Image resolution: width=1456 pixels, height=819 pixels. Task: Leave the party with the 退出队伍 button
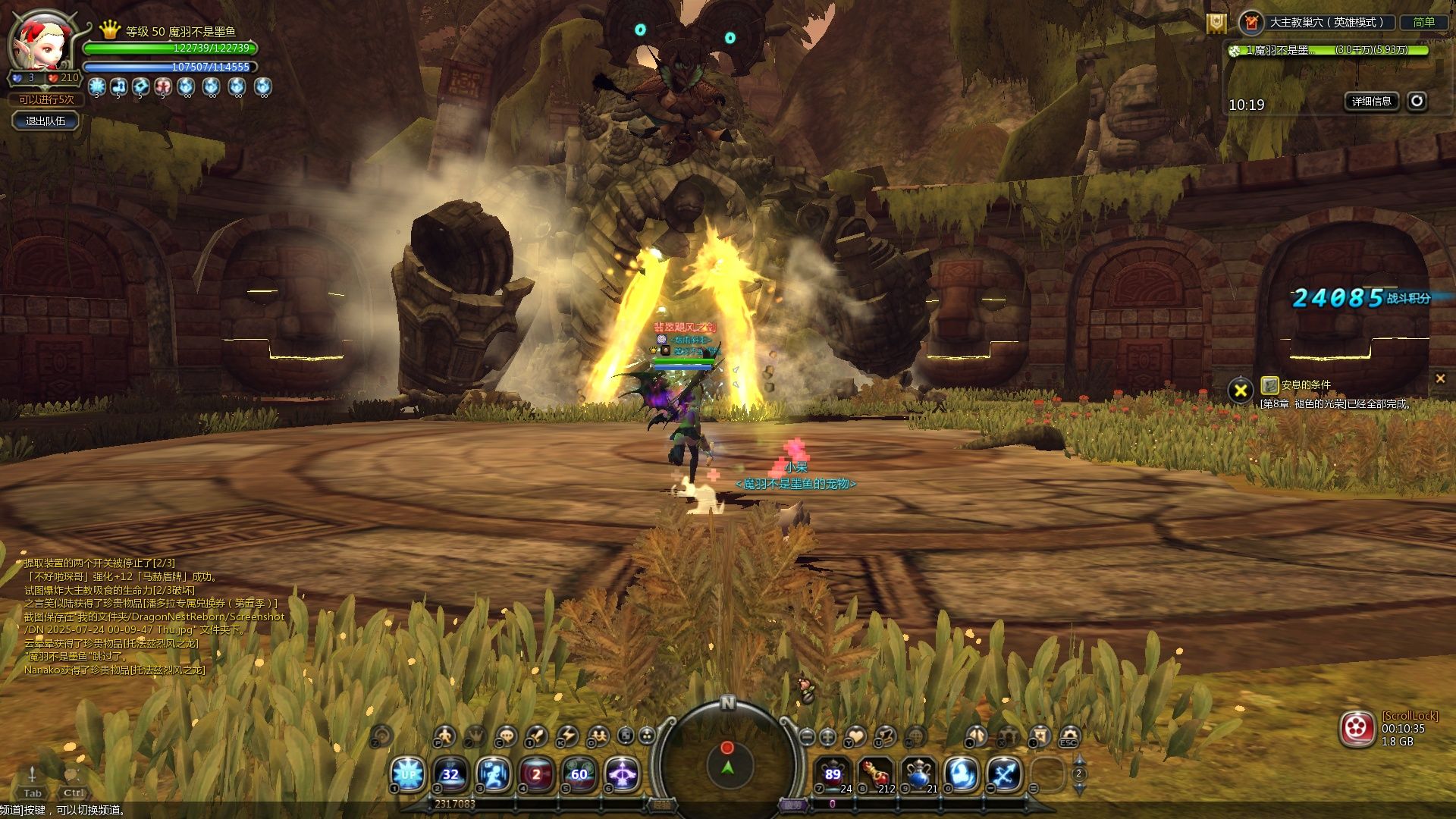[45, 121]
